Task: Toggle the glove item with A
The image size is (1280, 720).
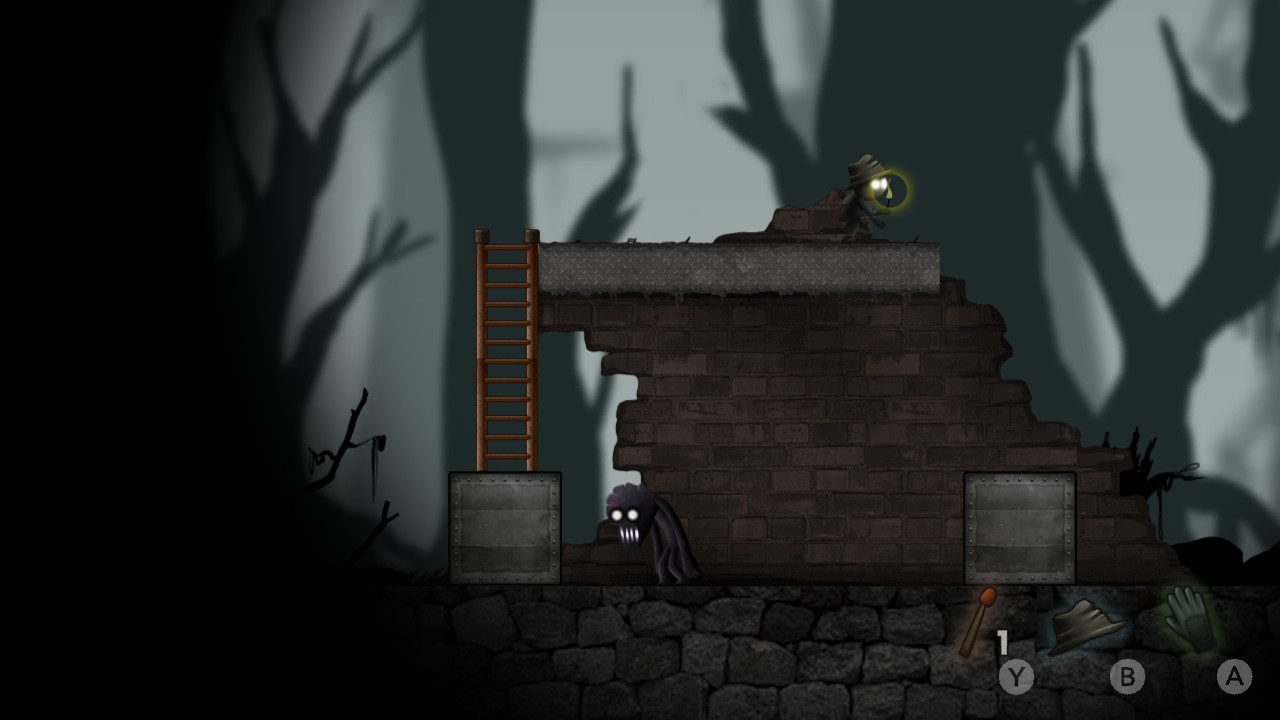Action: 1235,676
